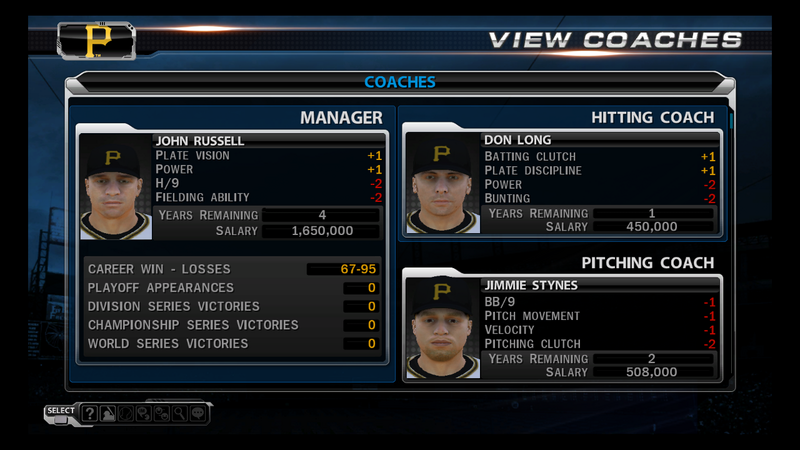Click the speech bubble icon
Image resolution: width=800 pixels, height=450 pixels.
click(197, 412)
